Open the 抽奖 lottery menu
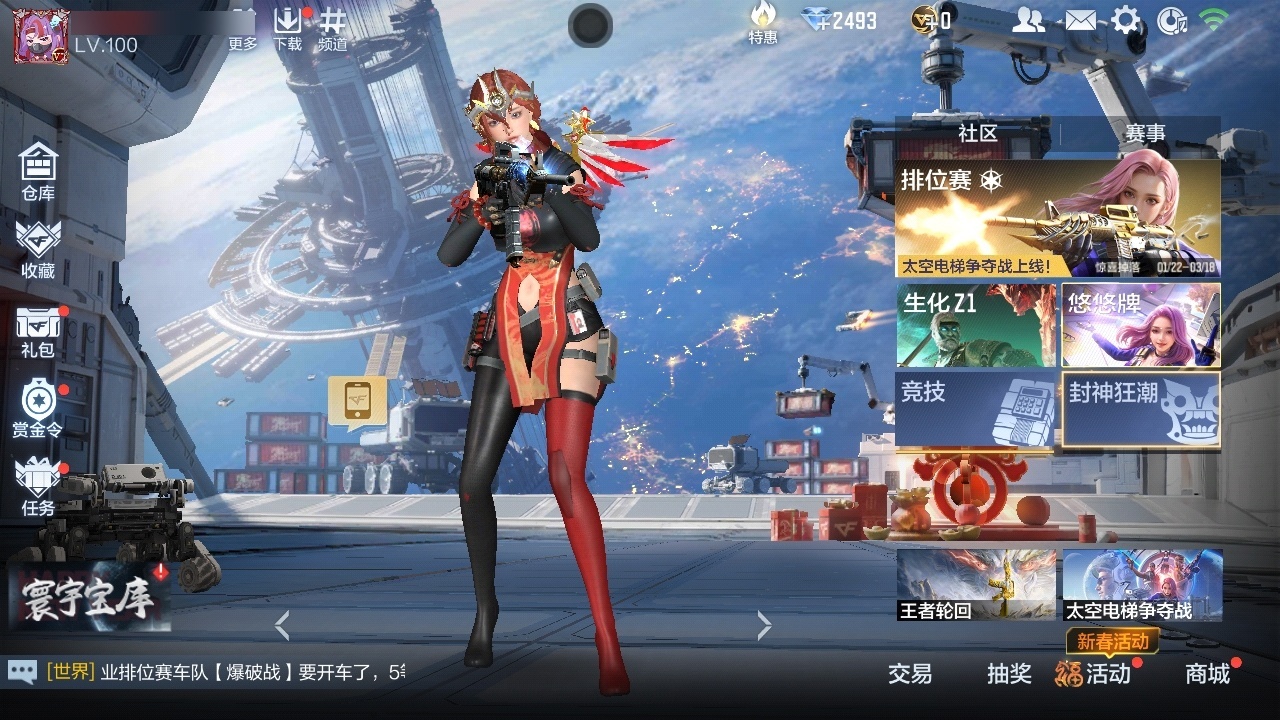Viewport: 1280px width, 720px height. point(1009,674)
